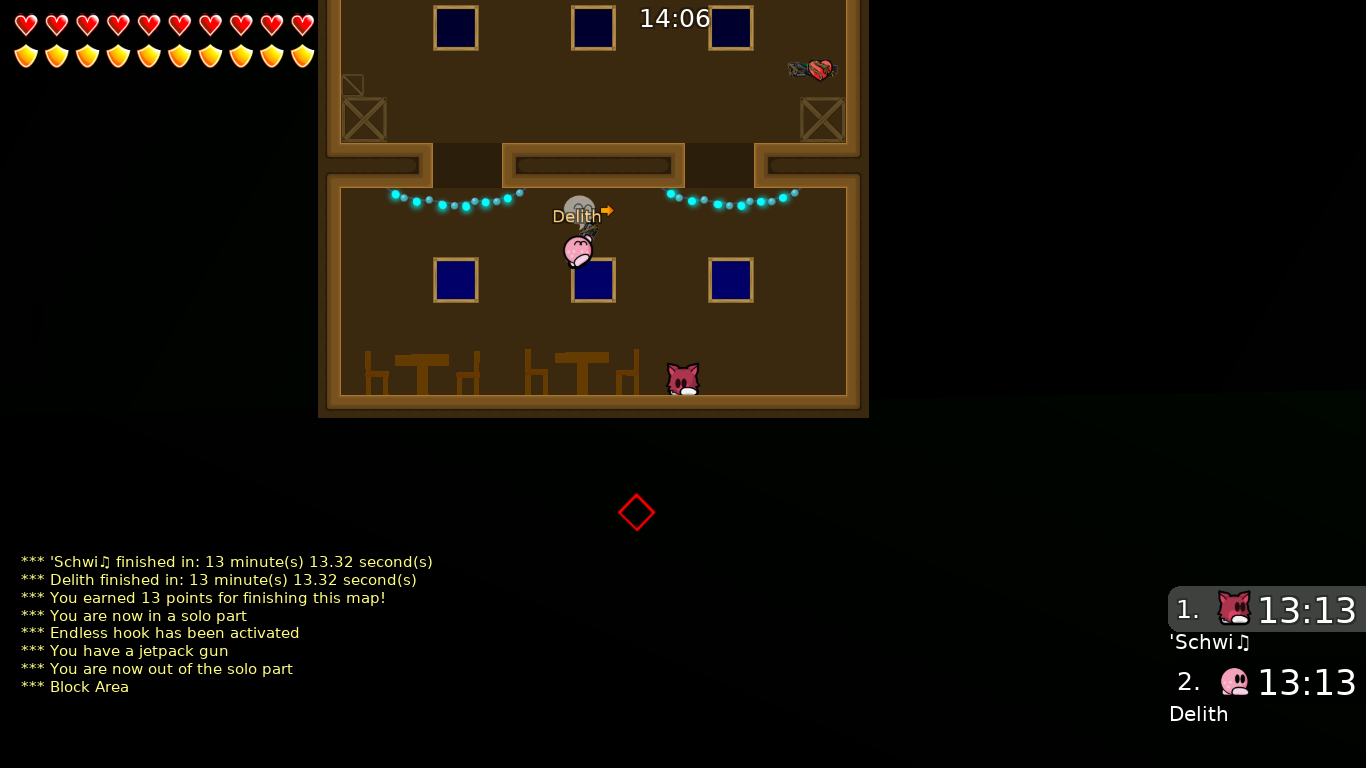Image resolution: width=1366 pixels, height=768 pixels.
Task: Click the fox tee standing near the tables
Action: pyautogui.click(x=681, y=377)
